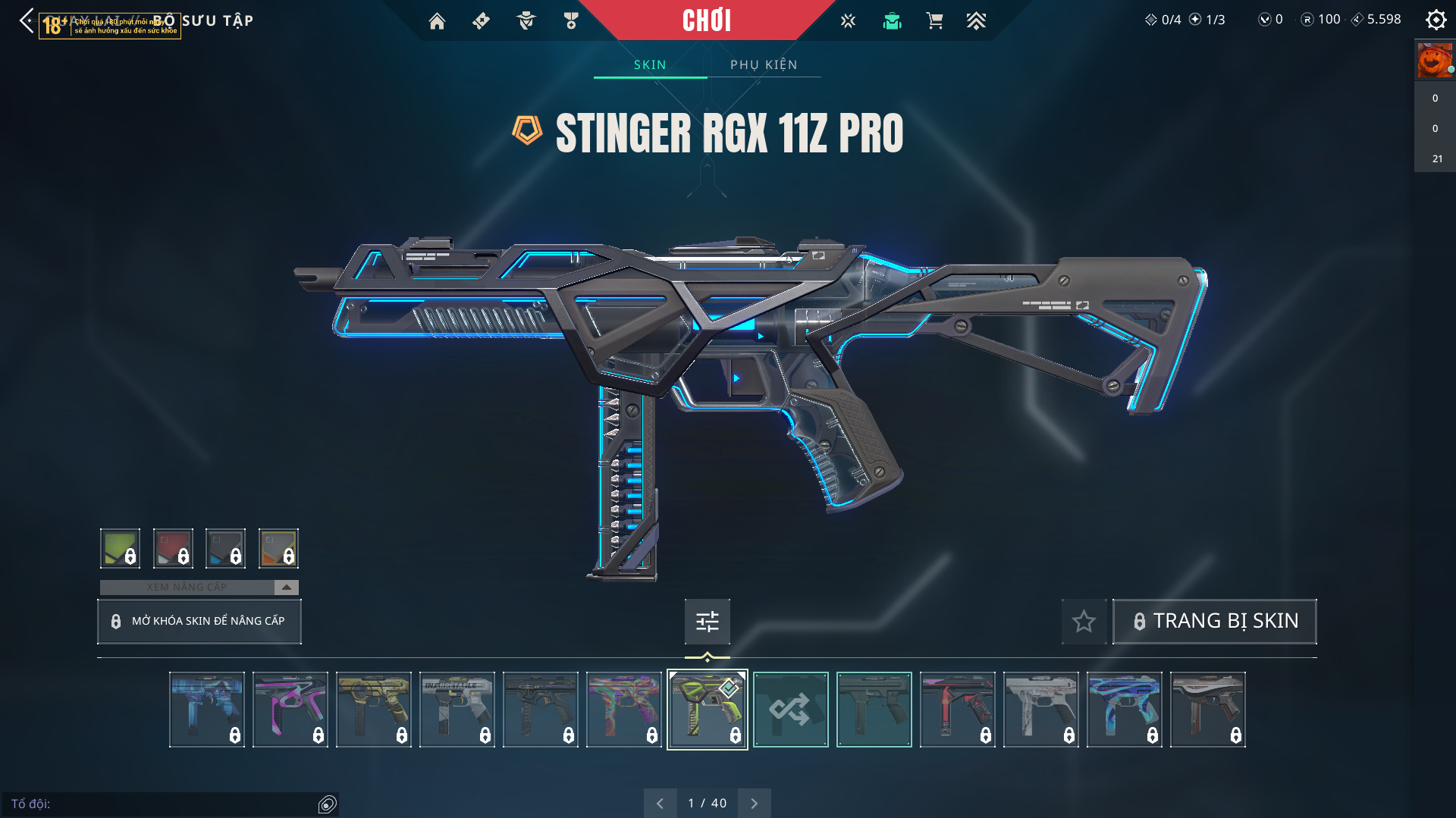The height and width of the screenshot is (818, 1456).
Task: Mark skin as favorite with the star
Action: click(1084, 622)
